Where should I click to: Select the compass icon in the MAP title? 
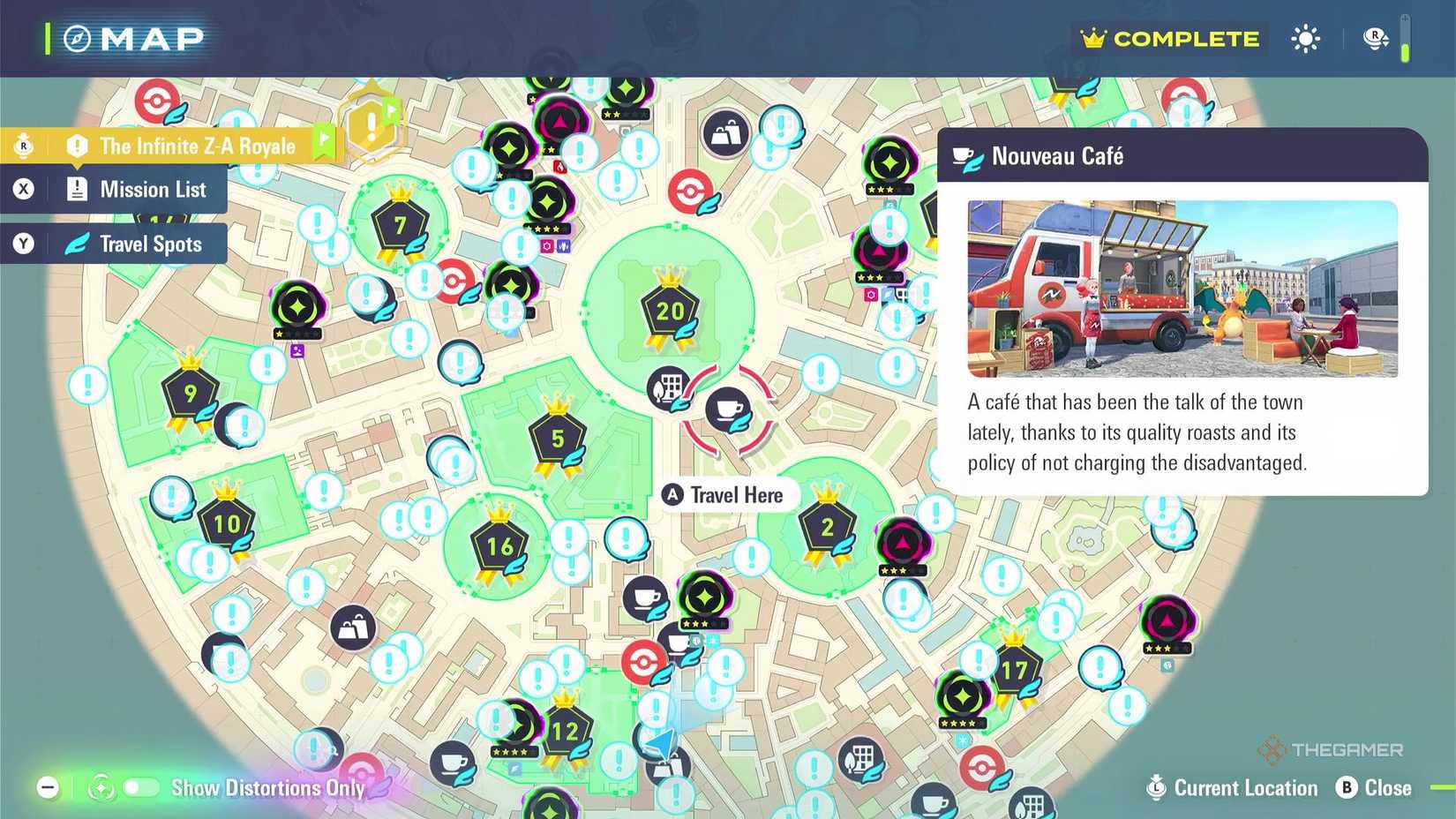[78, 38]
